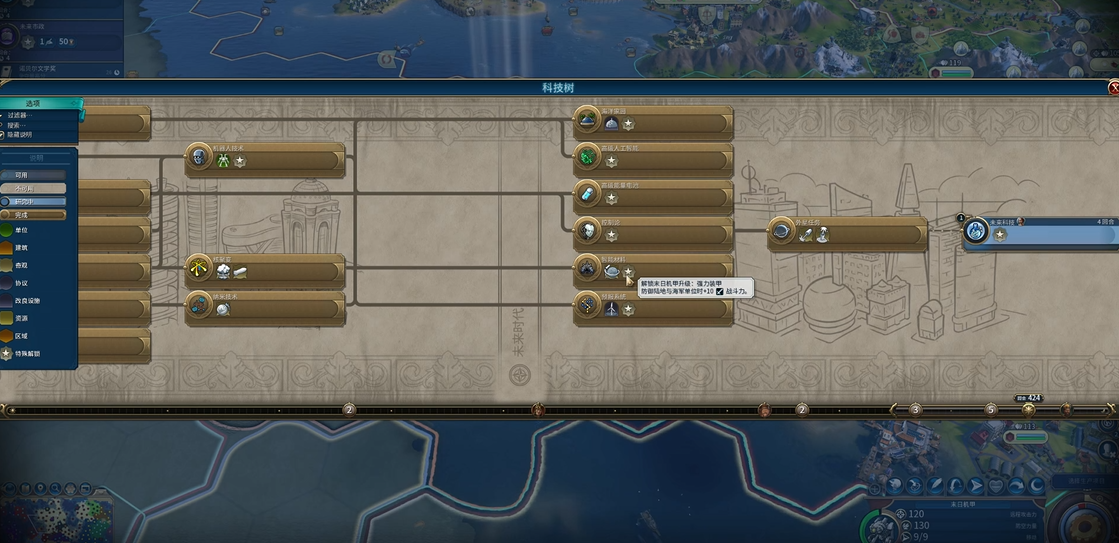
Task: Click the era marker numbered 5 on timeline
Action: point(991,409)
